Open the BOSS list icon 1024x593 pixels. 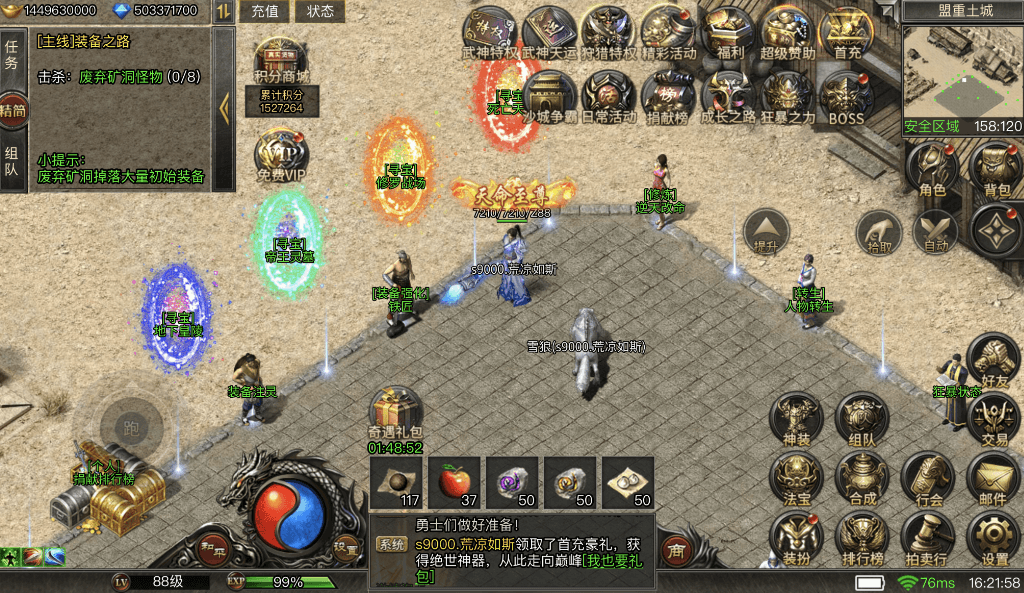point(846,96)
